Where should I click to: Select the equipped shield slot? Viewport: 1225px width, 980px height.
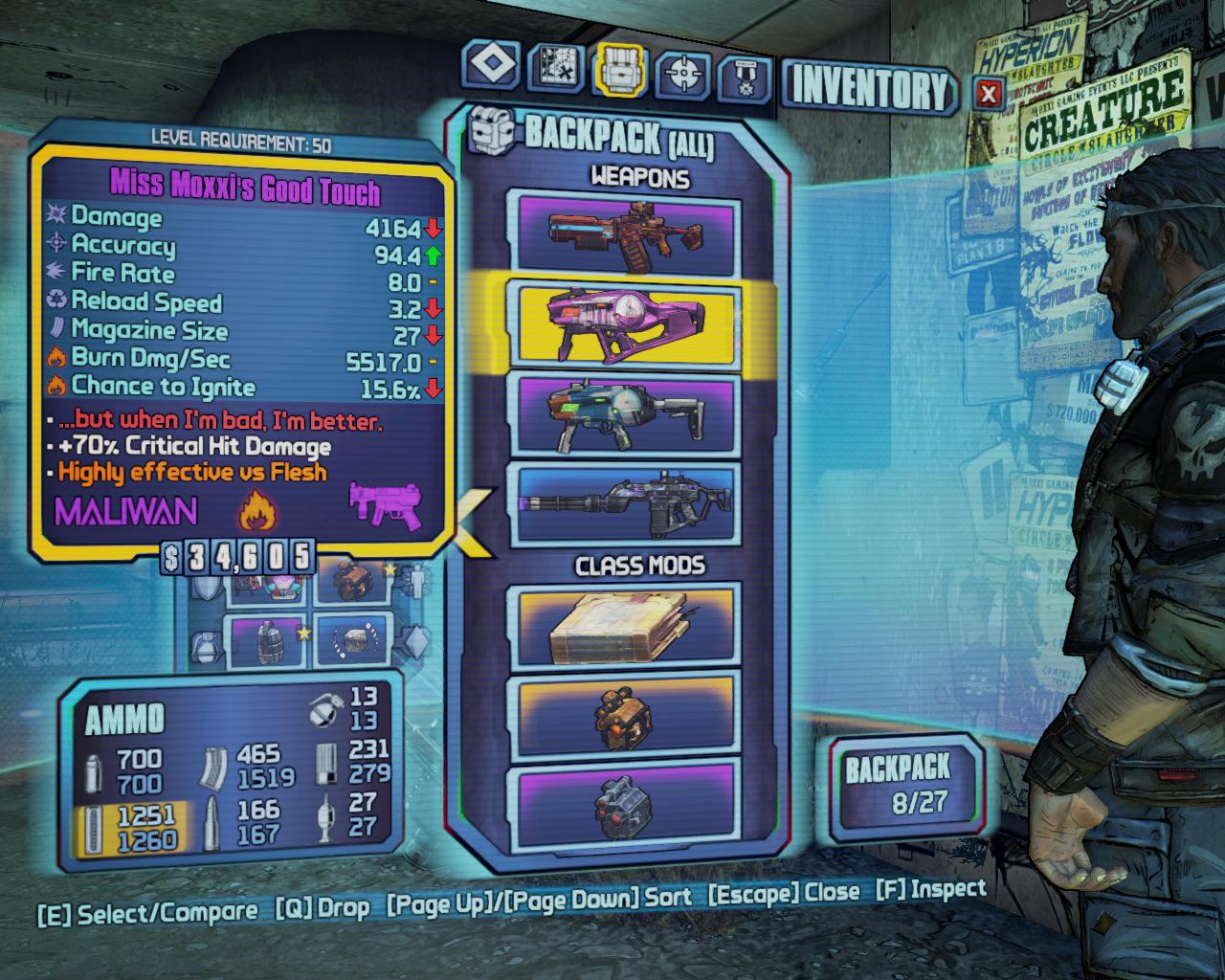268,583
